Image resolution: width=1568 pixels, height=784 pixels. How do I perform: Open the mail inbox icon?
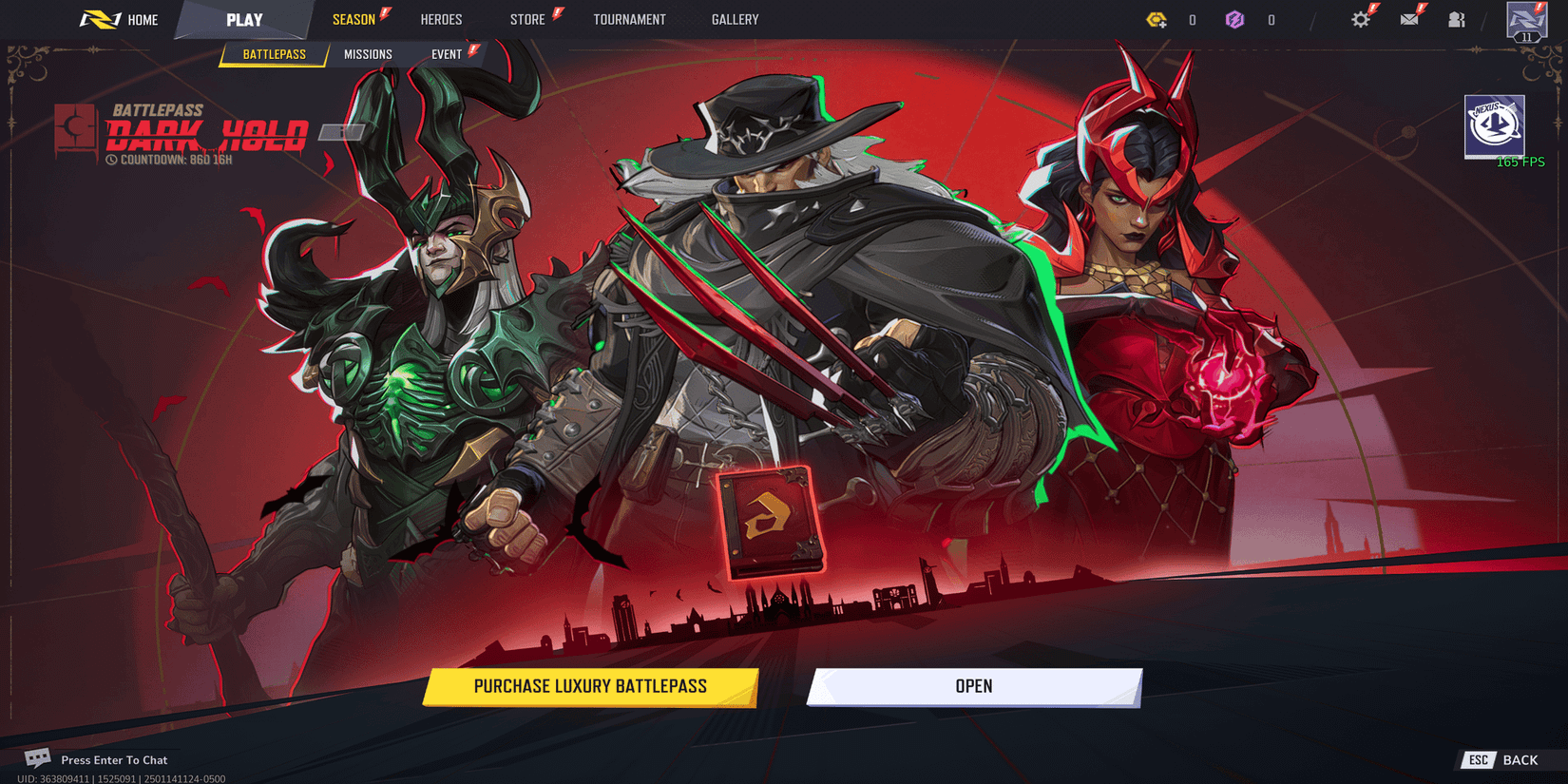pyautogui.click(x=1409, y=19)
